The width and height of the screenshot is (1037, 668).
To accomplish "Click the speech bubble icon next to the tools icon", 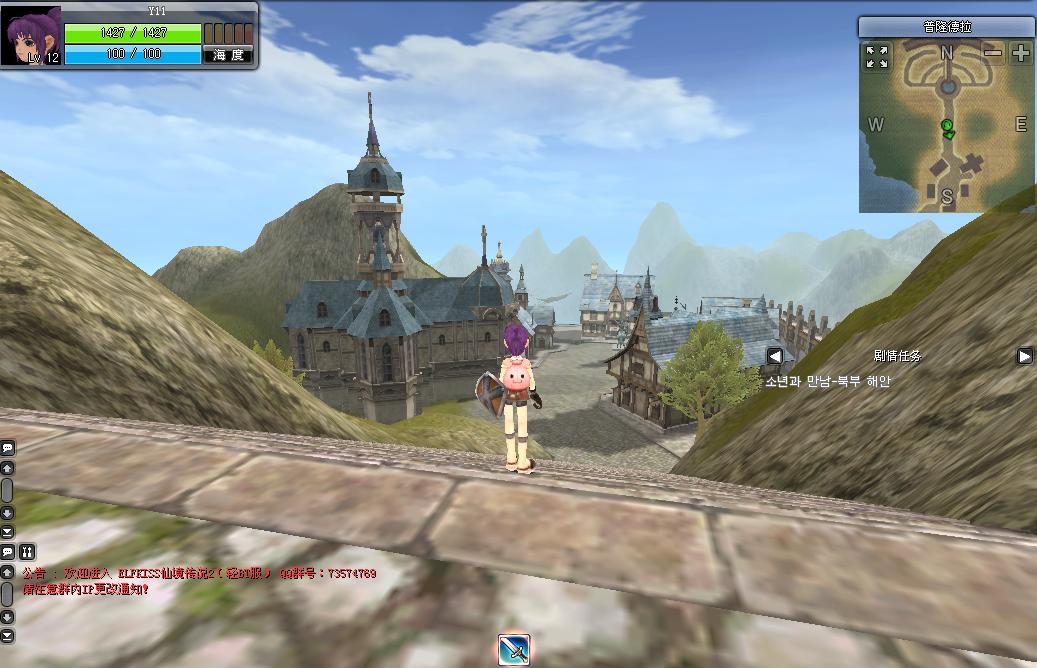I will pos(8,551).
